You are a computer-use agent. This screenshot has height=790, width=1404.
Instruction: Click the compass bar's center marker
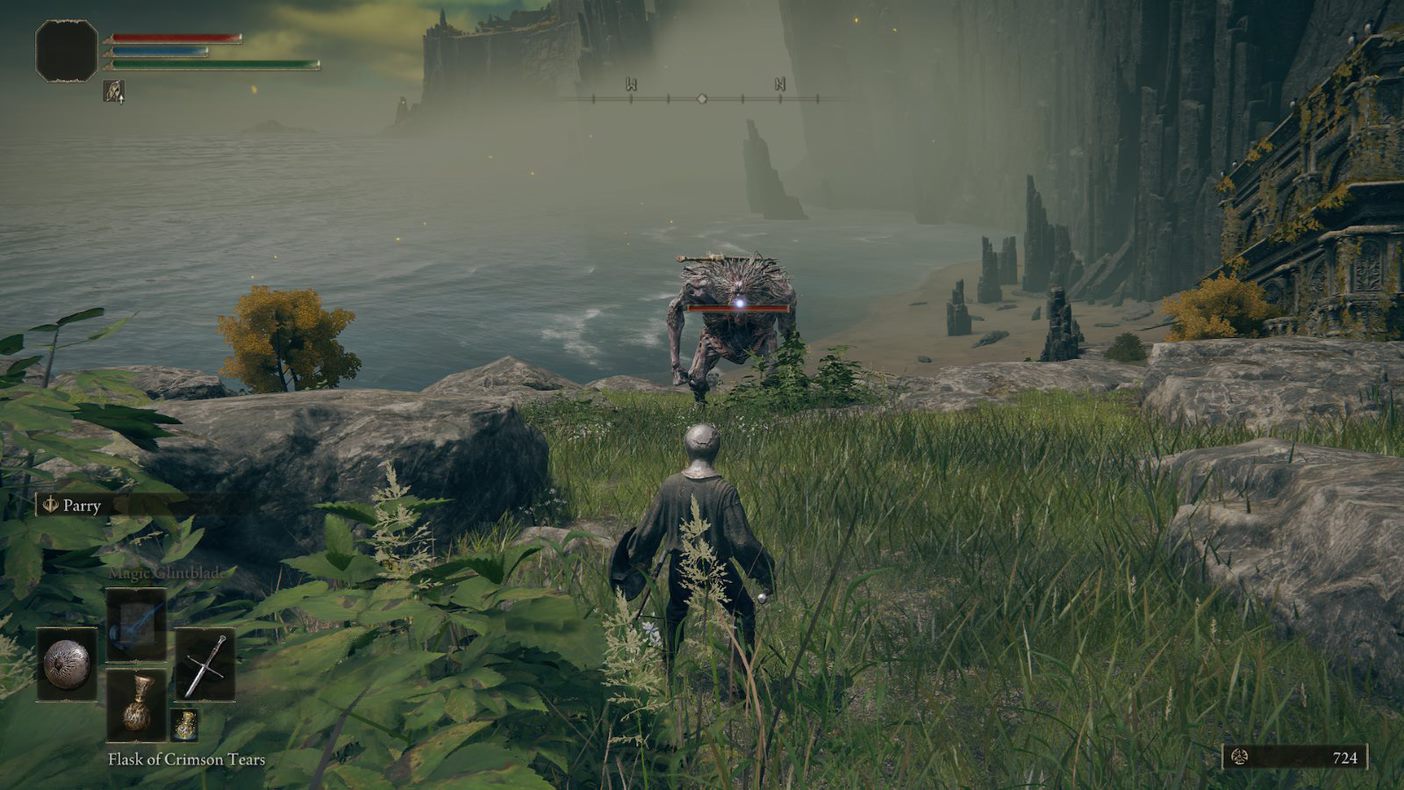[702, 98]
